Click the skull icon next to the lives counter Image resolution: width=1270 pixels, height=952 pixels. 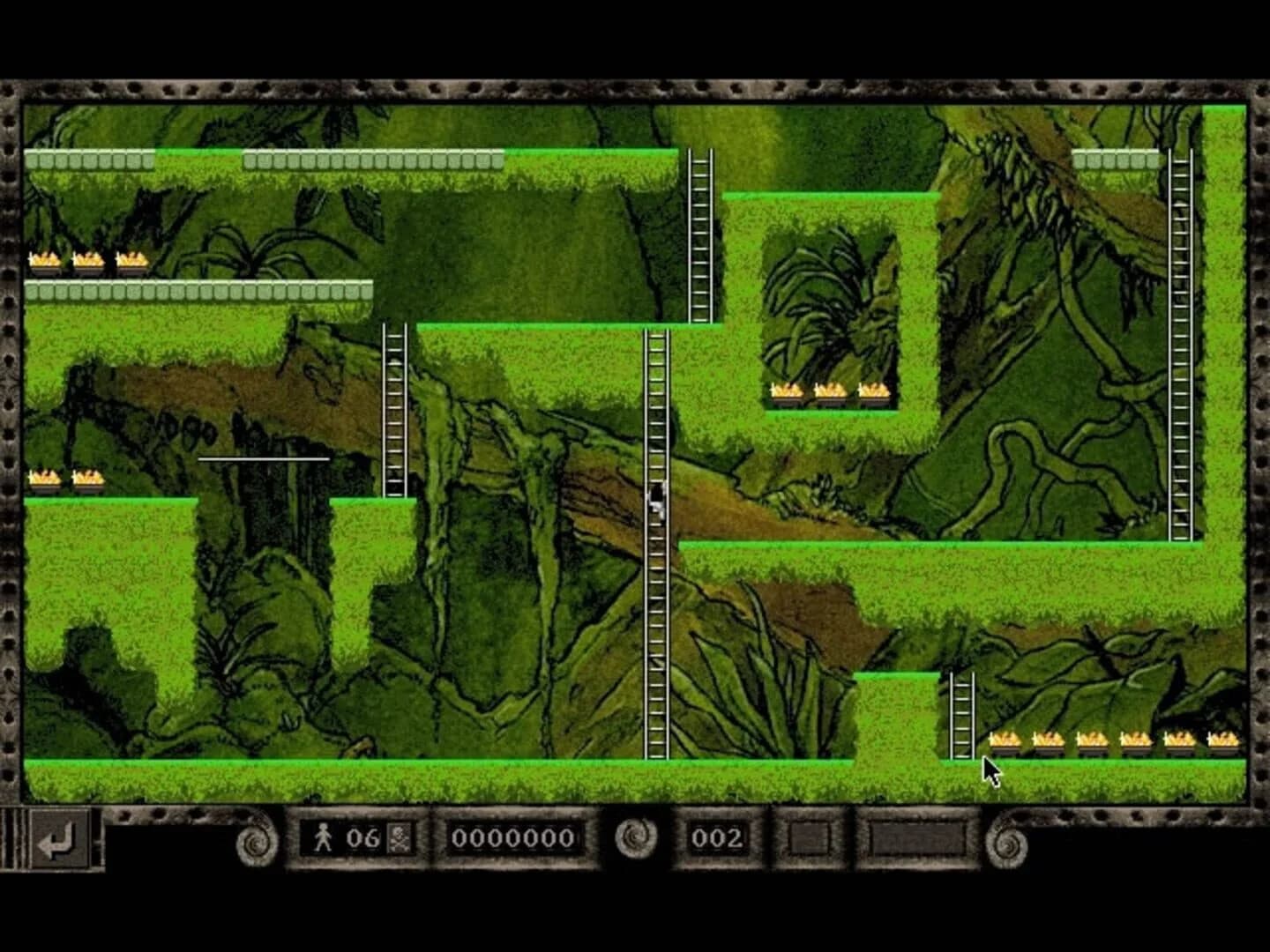pos(399,837)
